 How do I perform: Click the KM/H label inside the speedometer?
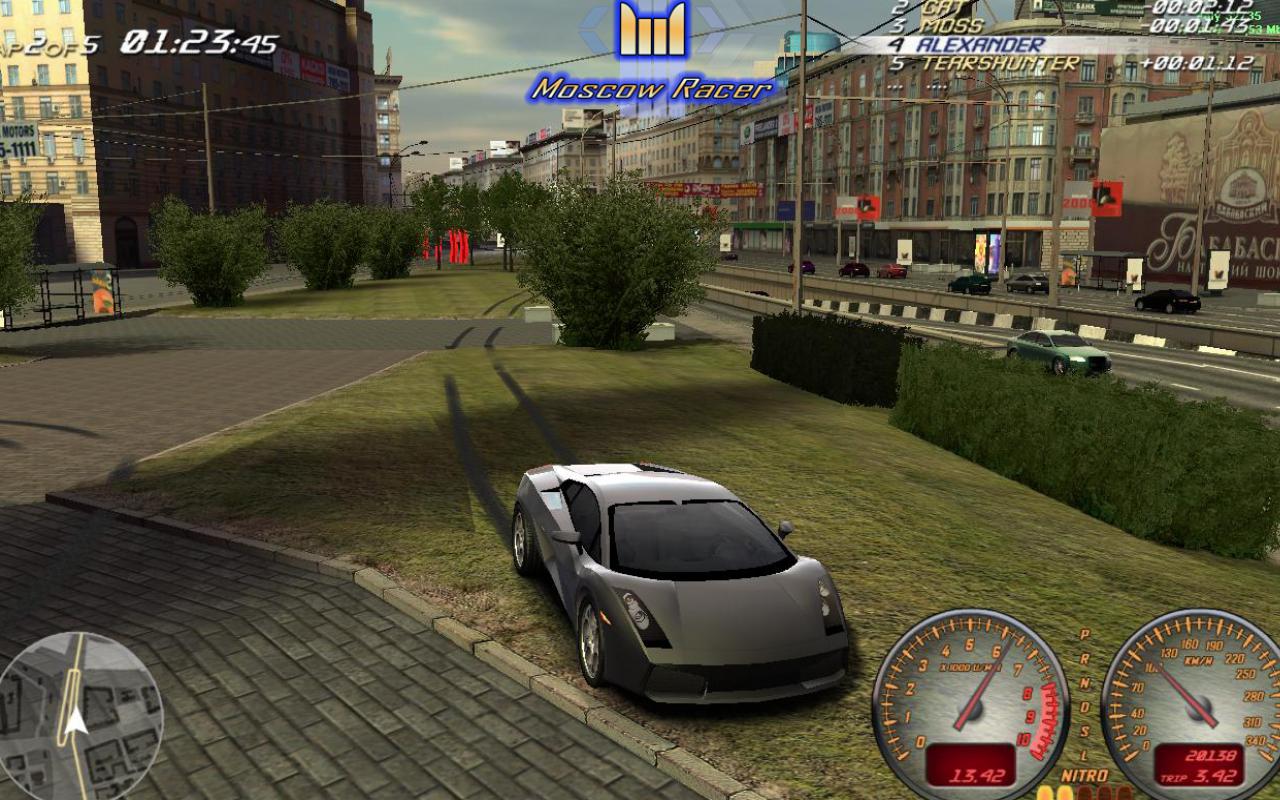point(1199,659)
